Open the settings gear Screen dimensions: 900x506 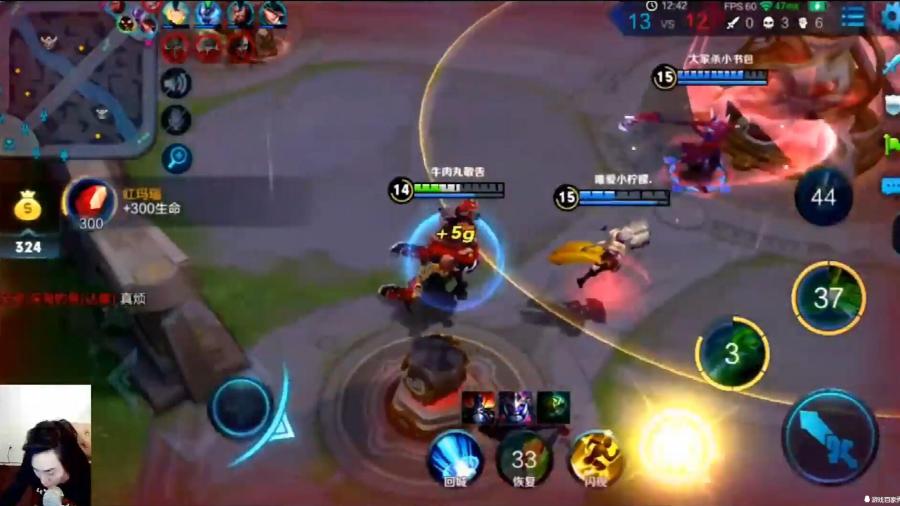pyautogui.click(x=890, y=16)
